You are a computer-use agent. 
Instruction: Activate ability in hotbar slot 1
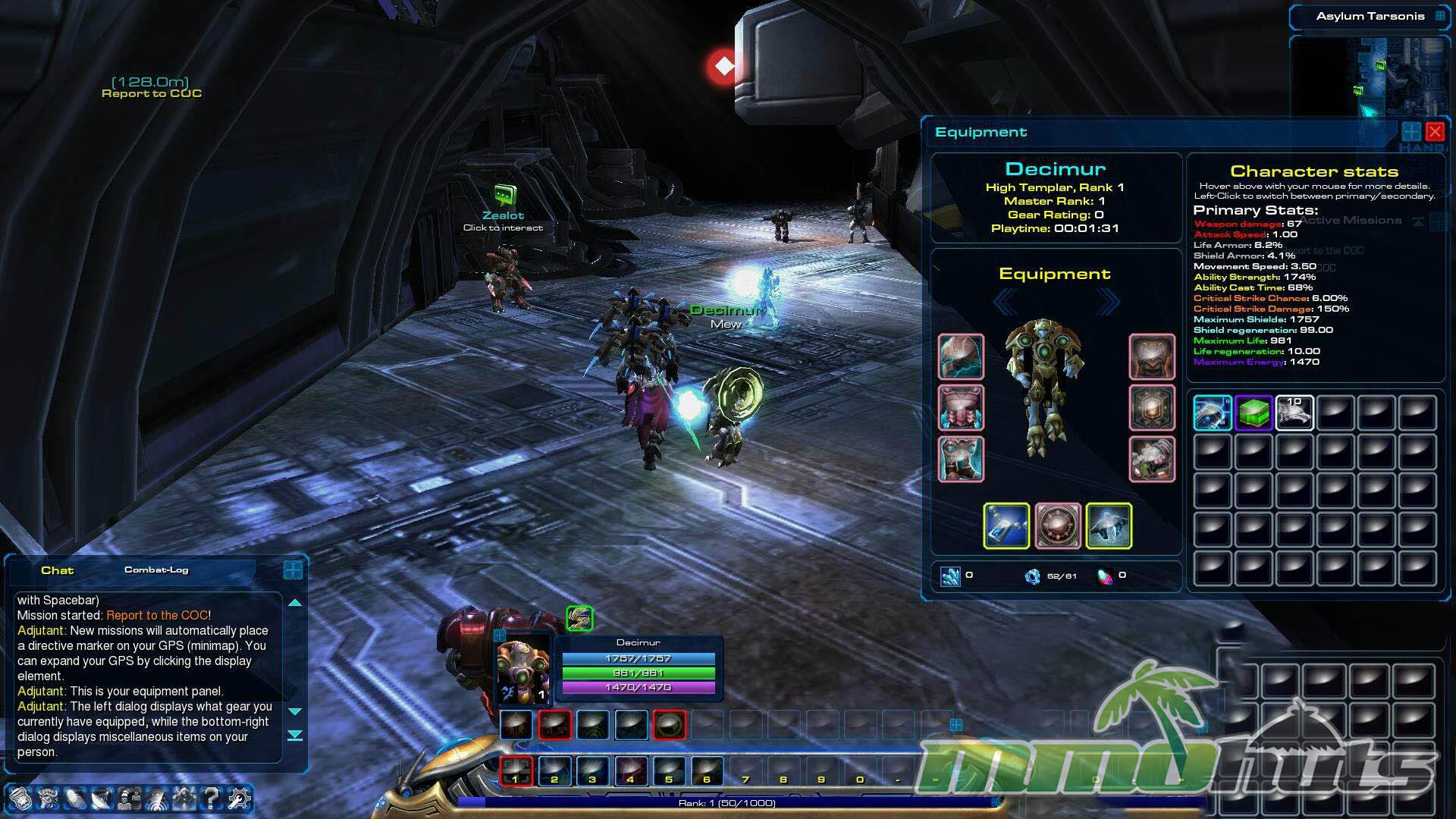516,770
